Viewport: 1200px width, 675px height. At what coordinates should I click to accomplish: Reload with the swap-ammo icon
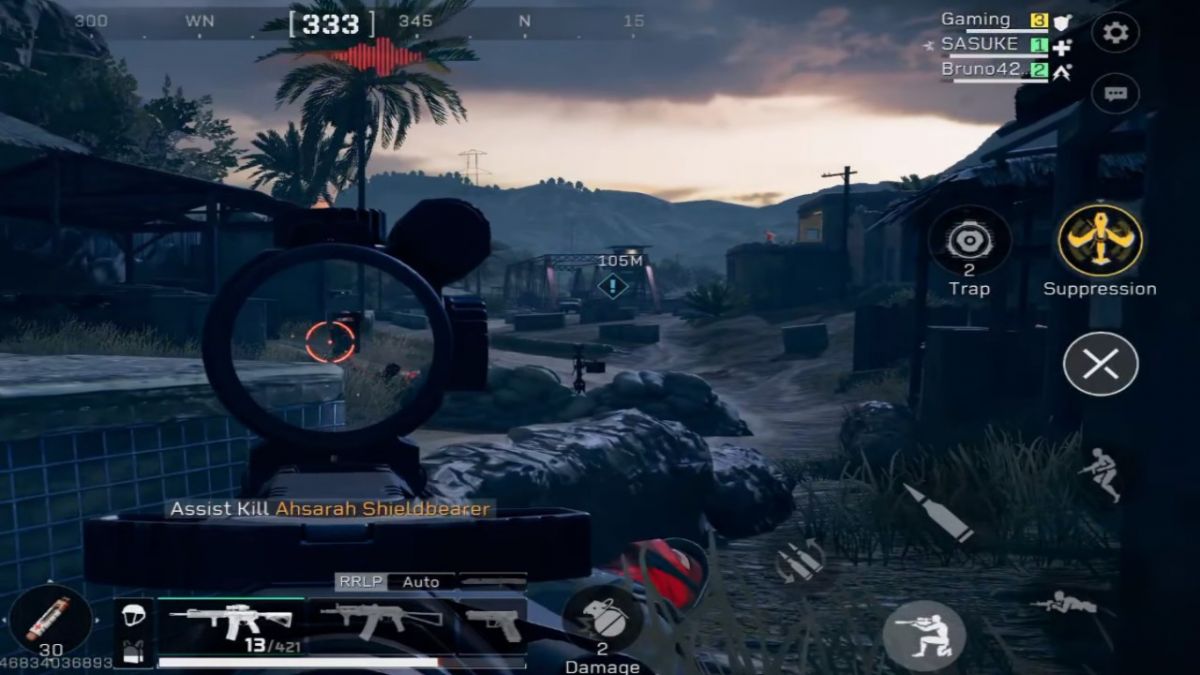800,562
